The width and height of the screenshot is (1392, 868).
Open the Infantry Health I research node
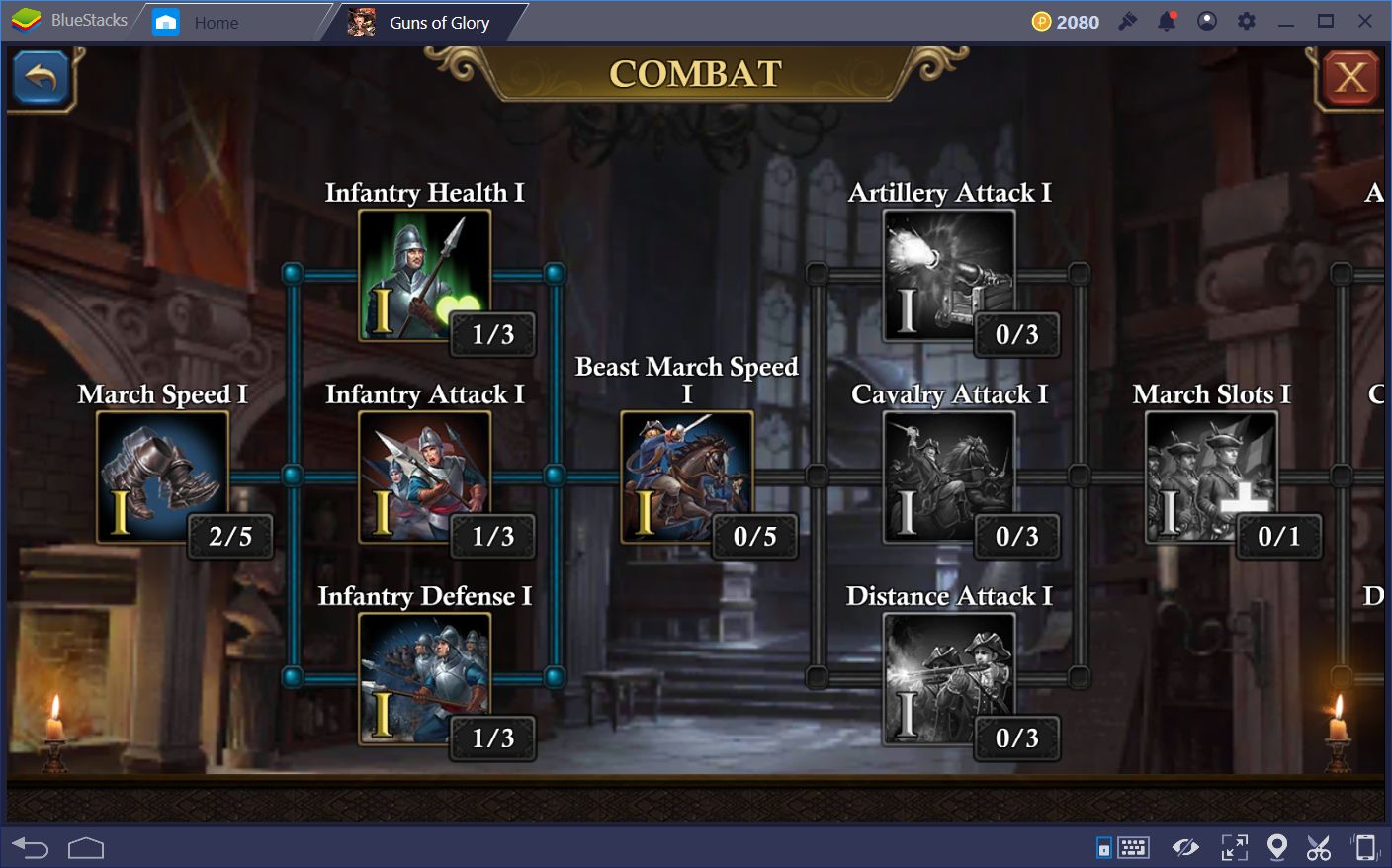pyautogui.click(x=425, y=275)
